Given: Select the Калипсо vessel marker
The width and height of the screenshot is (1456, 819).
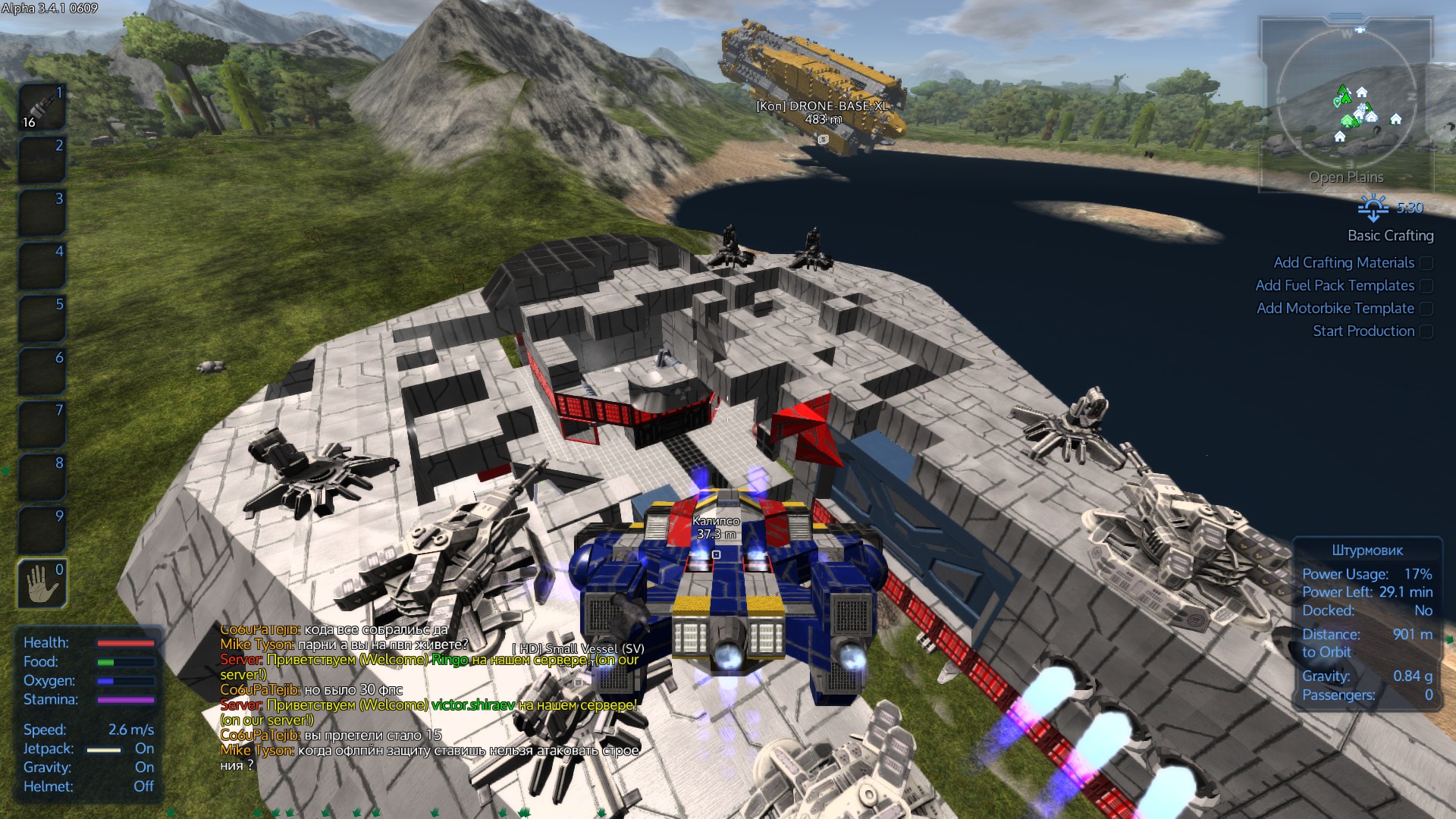Looking at the screenshot, I should [716, 554].
